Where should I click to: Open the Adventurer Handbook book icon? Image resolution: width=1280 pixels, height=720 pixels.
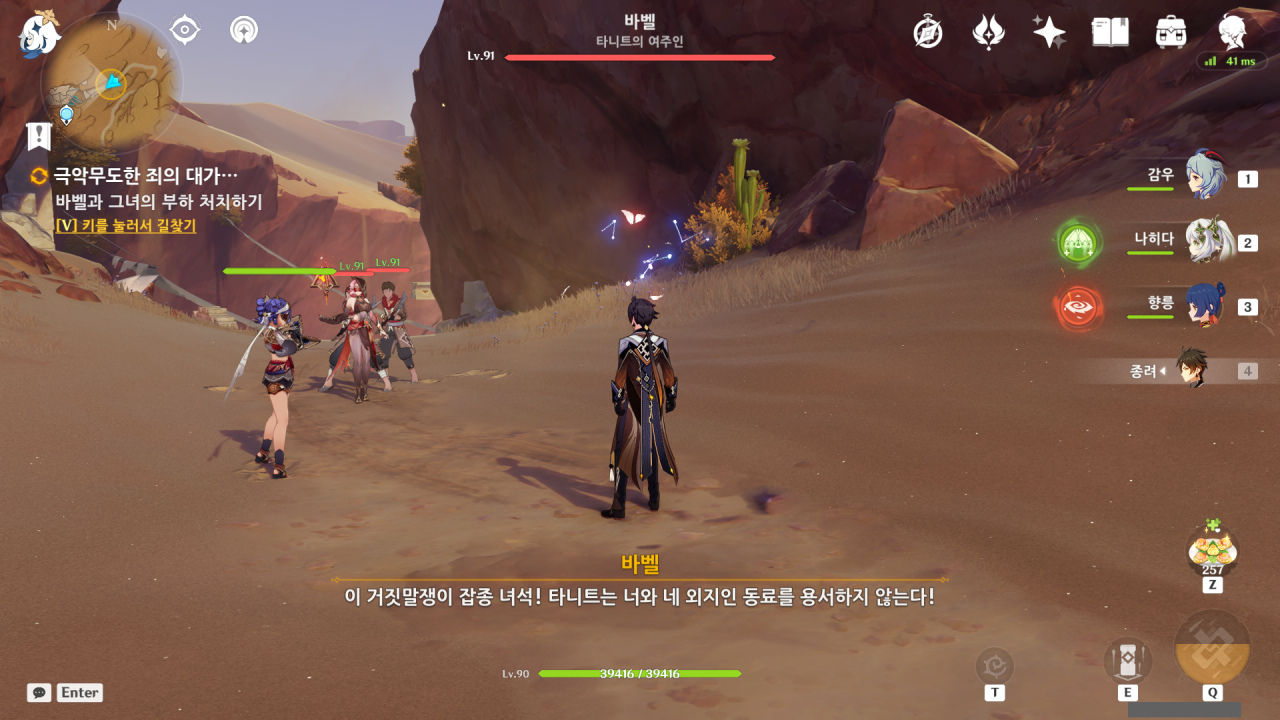(1110, 32)
